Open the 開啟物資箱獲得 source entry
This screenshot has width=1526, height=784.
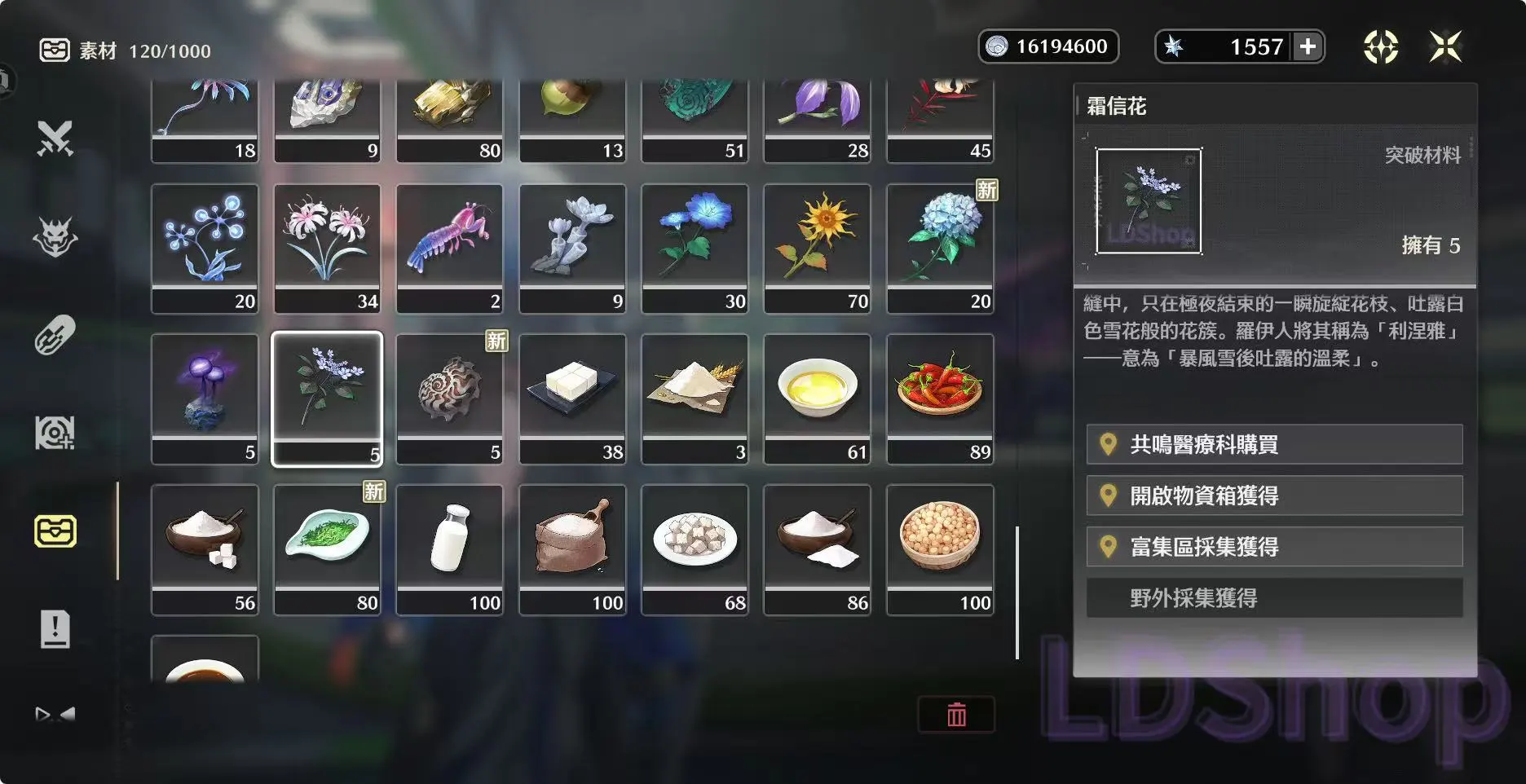1274,496
